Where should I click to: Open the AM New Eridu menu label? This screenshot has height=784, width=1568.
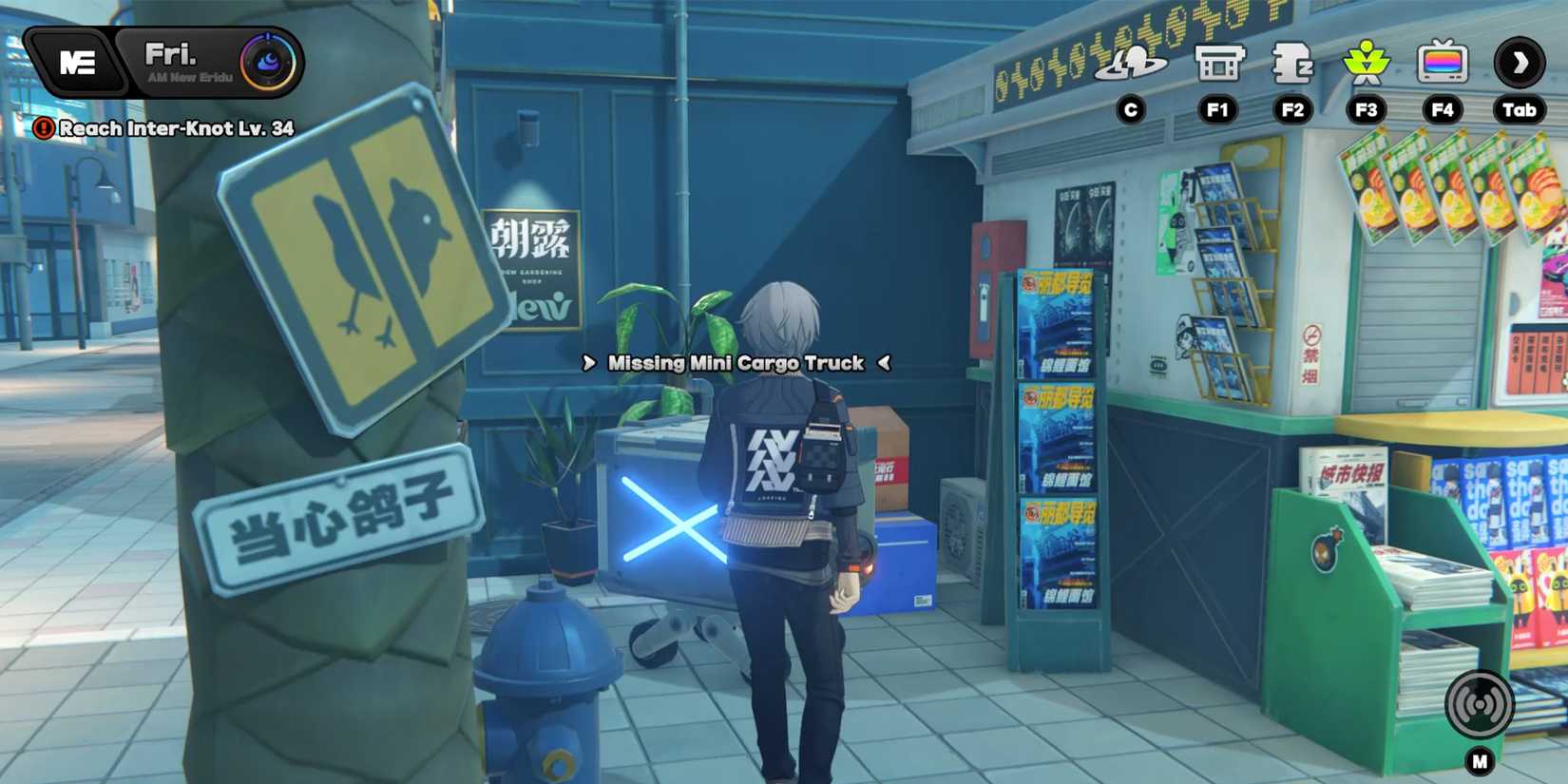point(190,76)
